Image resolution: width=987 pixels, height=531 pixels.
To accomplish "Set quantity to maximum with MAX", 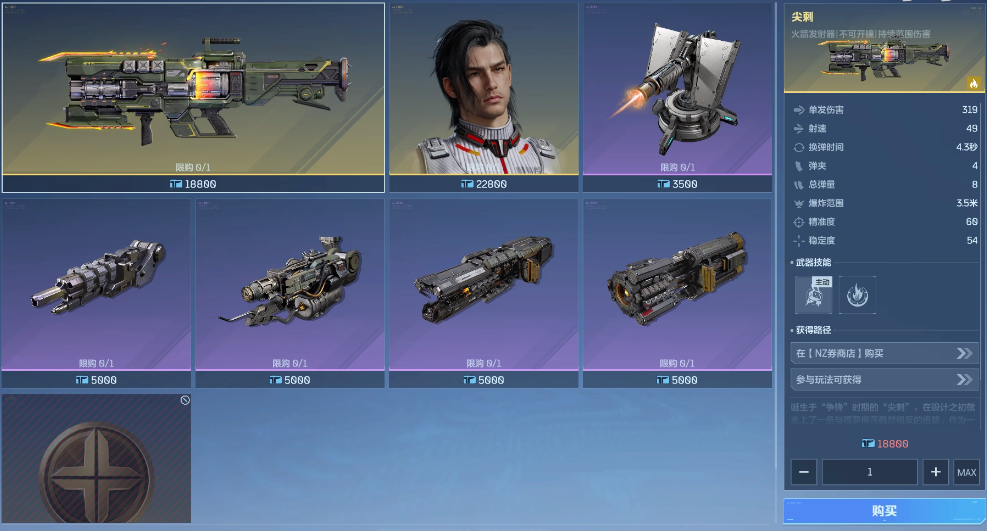I will (x=966, y=472).
